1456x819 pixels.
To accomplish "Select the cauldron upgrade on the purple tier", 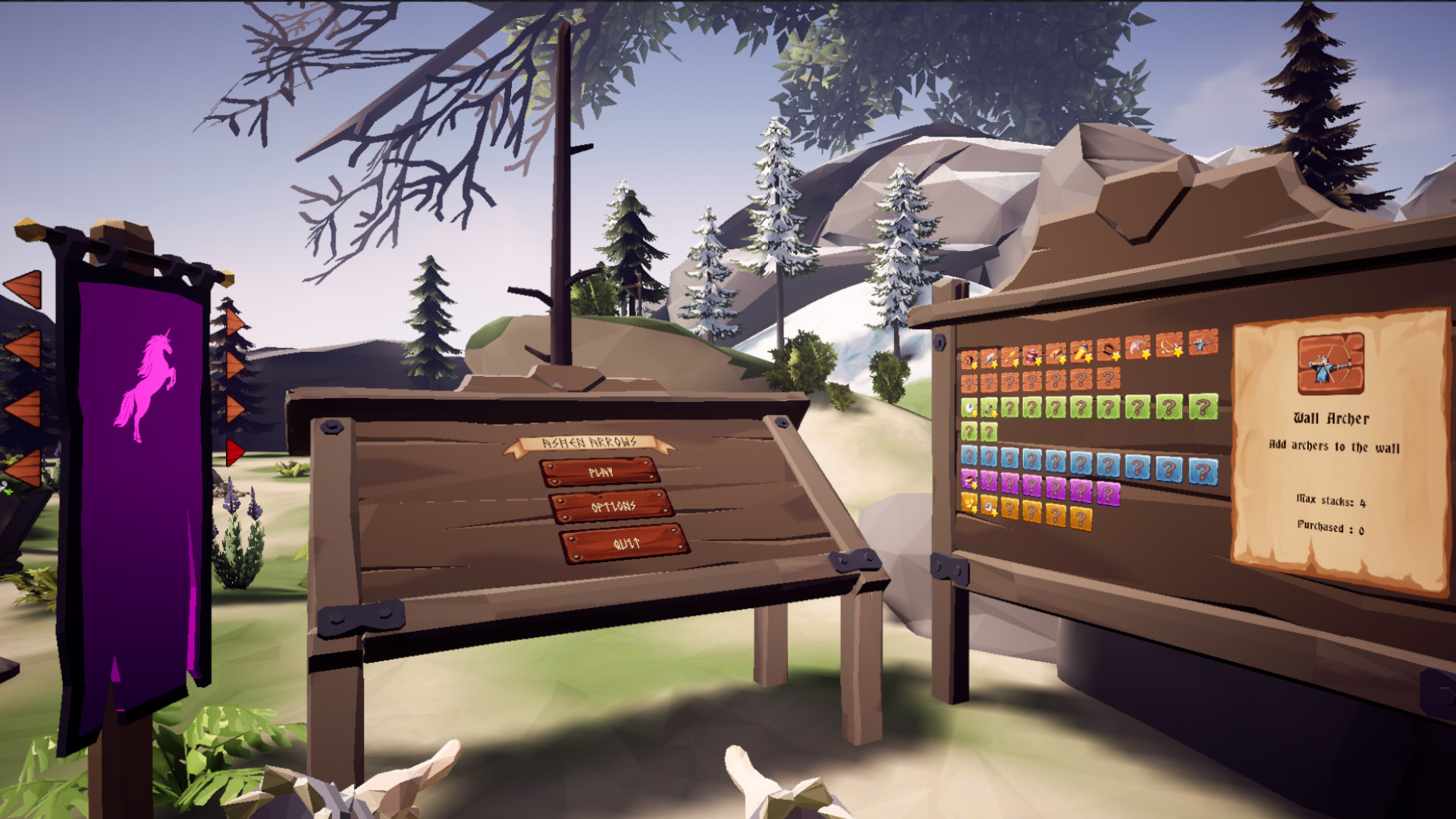I will [x=968, y=479].
